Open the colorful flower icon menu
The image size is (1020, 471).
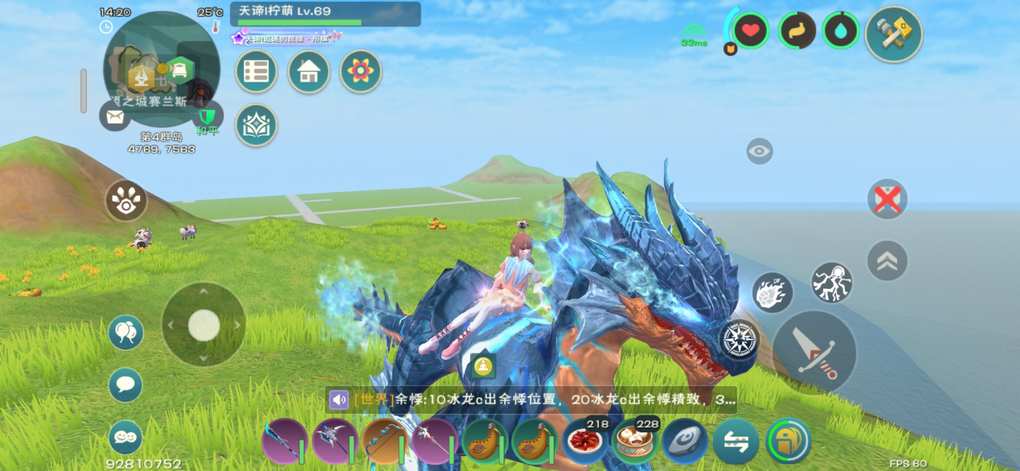[360, 72]
